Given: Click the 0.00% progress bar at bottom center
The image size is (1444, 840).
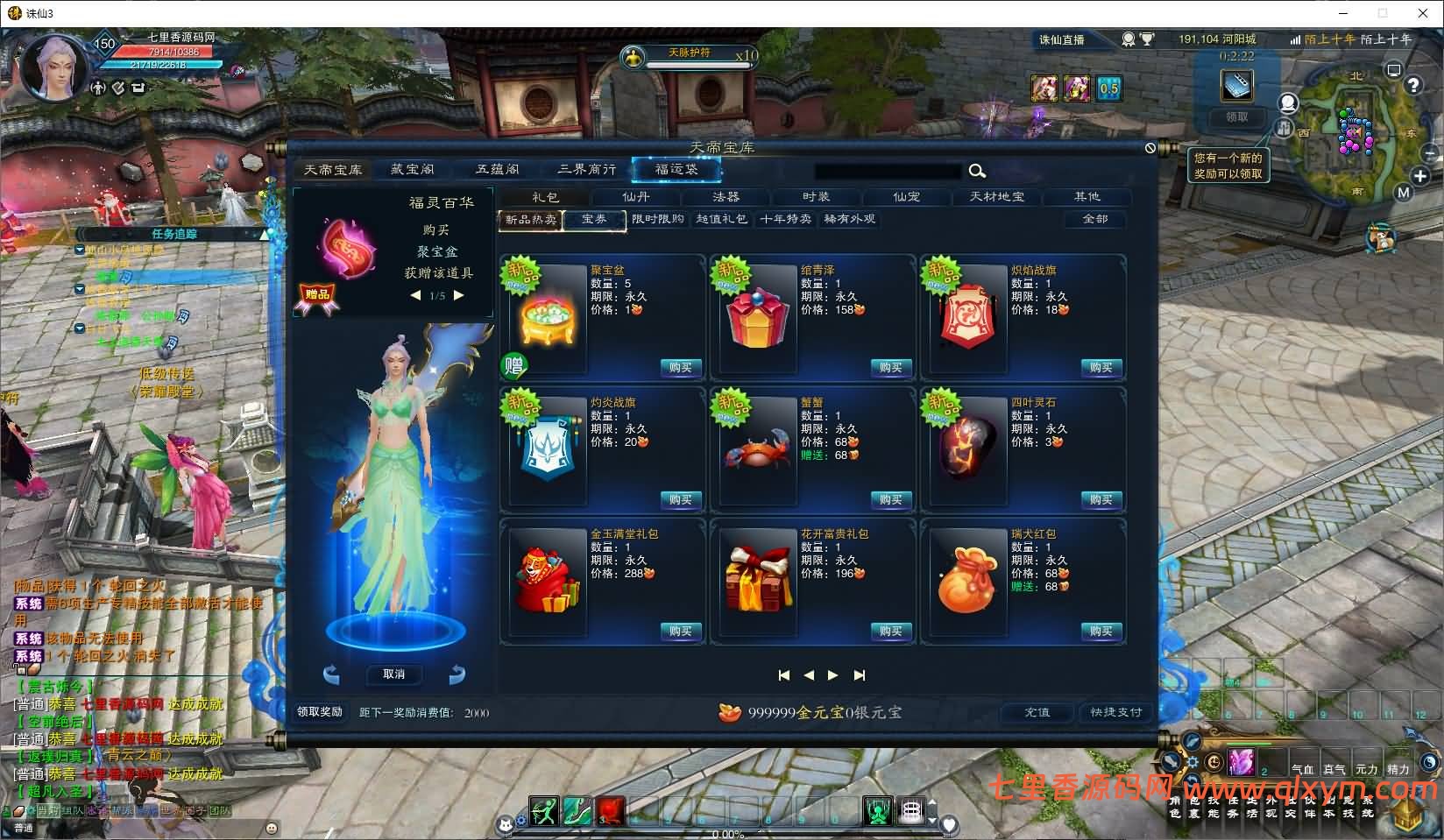Looking at the screenshot, I should 727,834.
